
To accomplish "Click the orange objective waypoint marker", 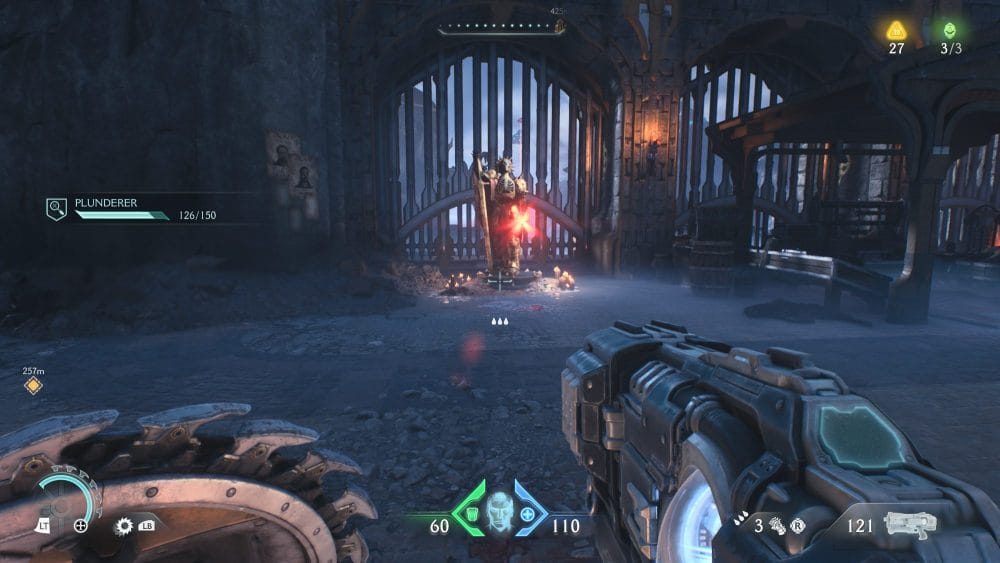I will coord(33,386).
